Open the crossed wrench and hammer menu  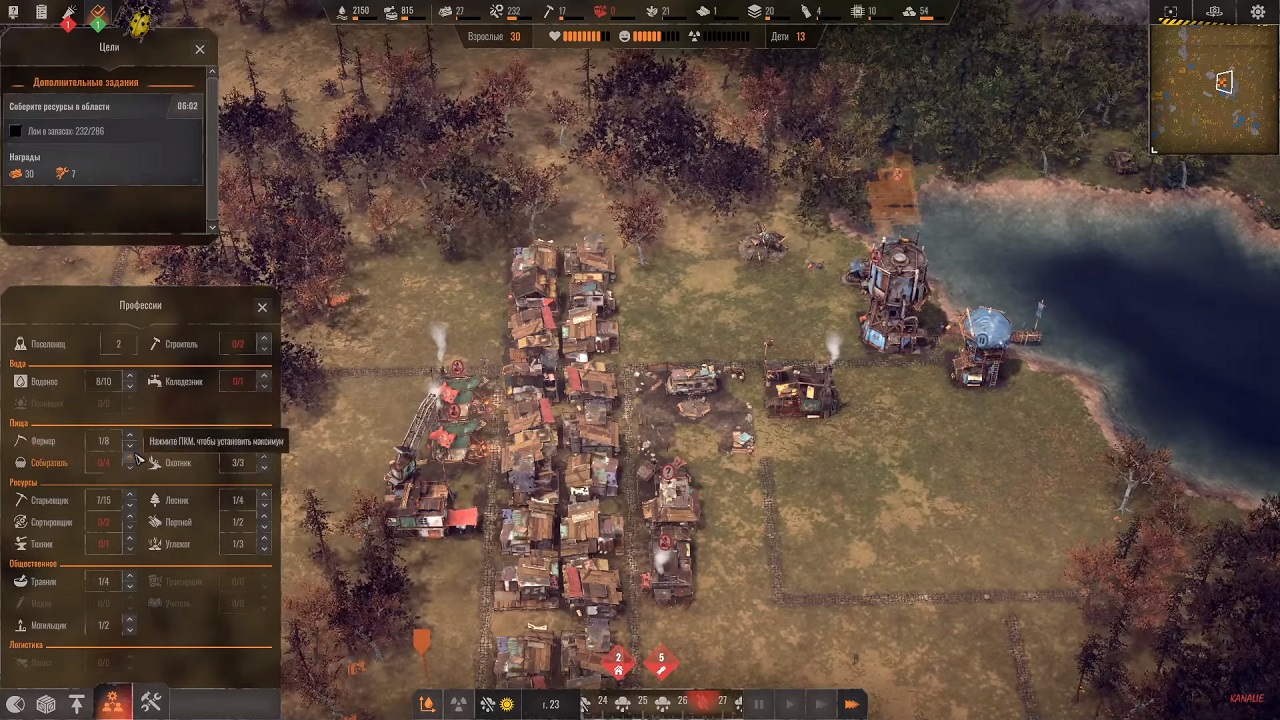pos(151,702)
